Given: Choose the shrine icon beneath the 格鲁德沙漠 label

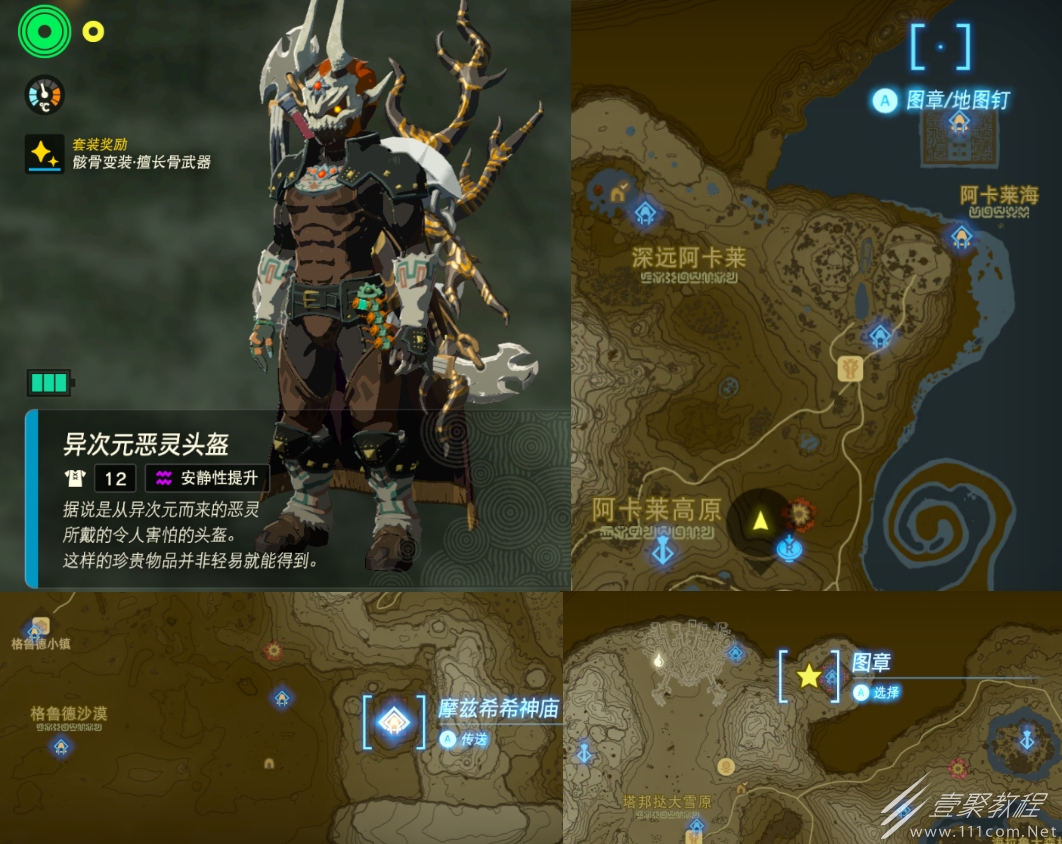Looking at the screenshot, I should 61,746.
